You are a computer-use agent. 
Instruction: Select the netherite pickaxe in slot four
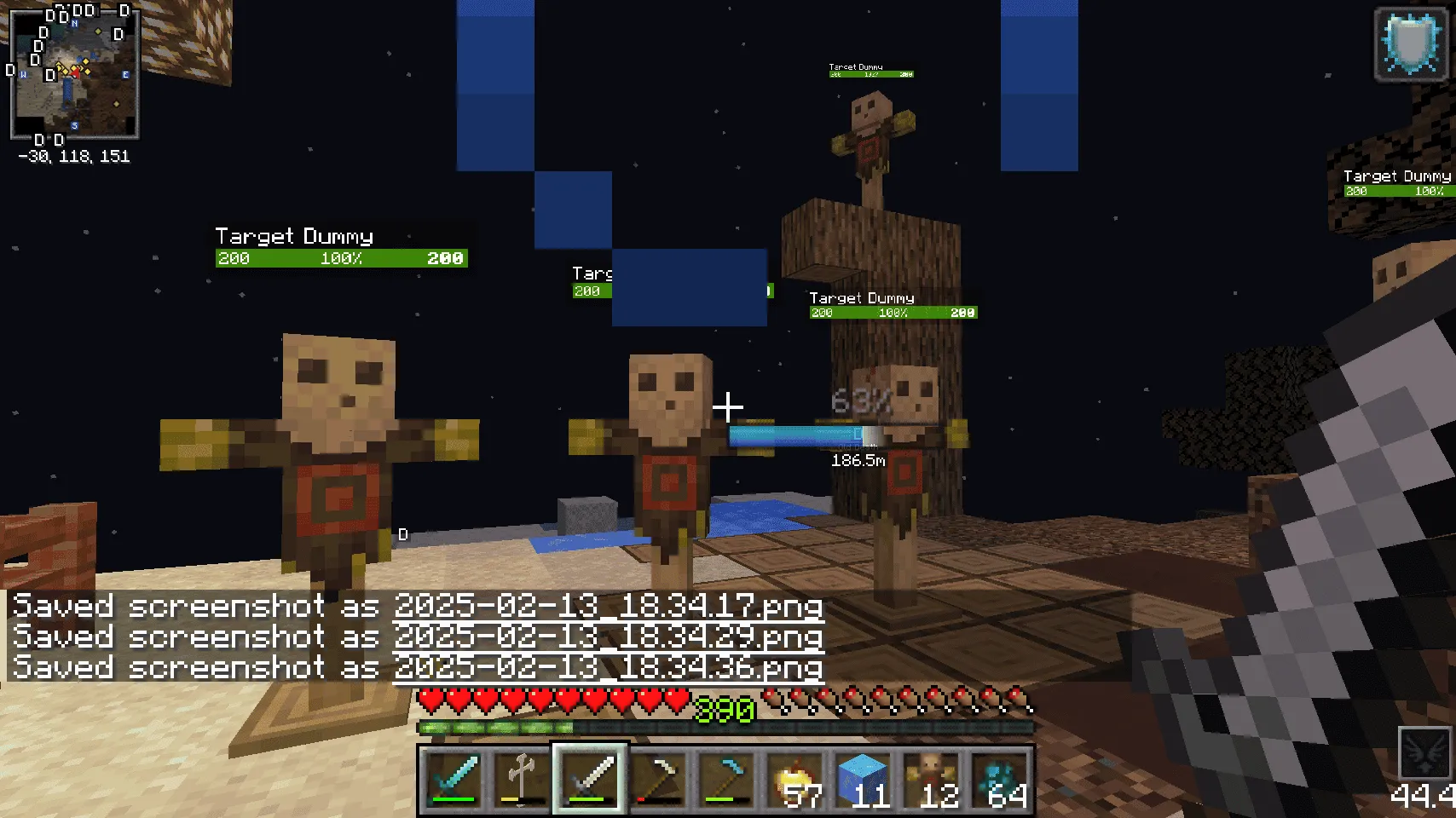point(655,777)
